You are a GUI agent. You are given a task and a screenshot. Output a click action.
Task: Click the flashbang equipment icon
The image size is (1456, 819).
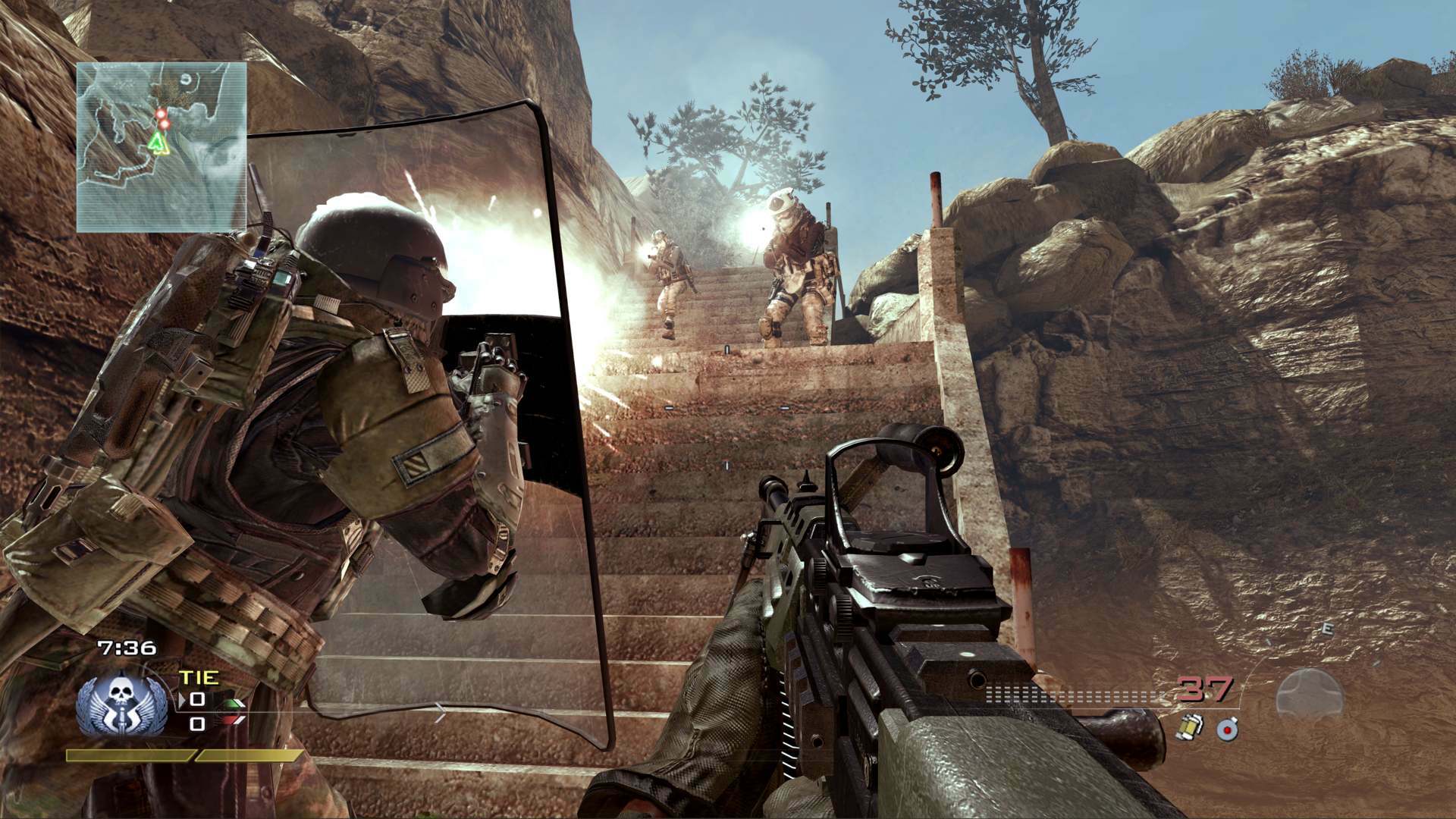1227,728
